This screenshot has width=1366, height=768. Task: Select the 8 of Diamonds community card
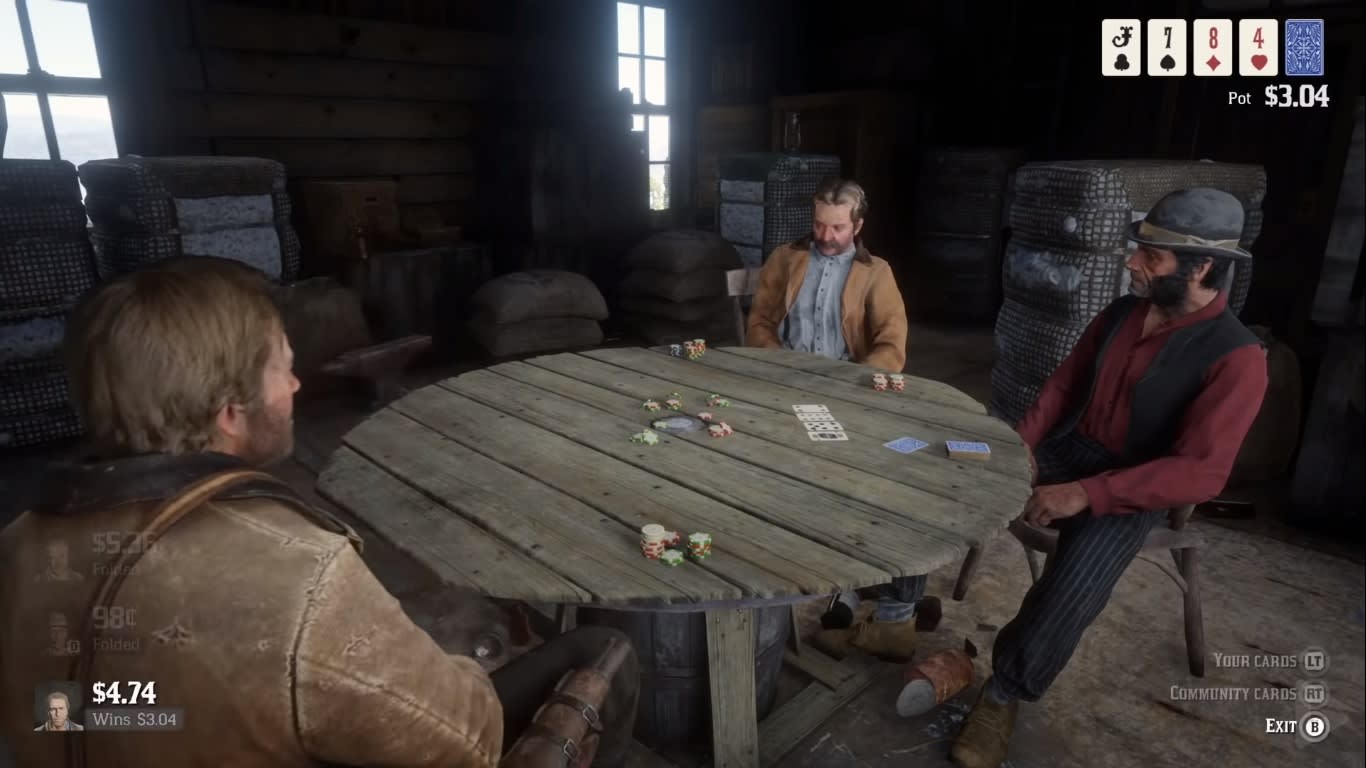(x=1211, y=45)
